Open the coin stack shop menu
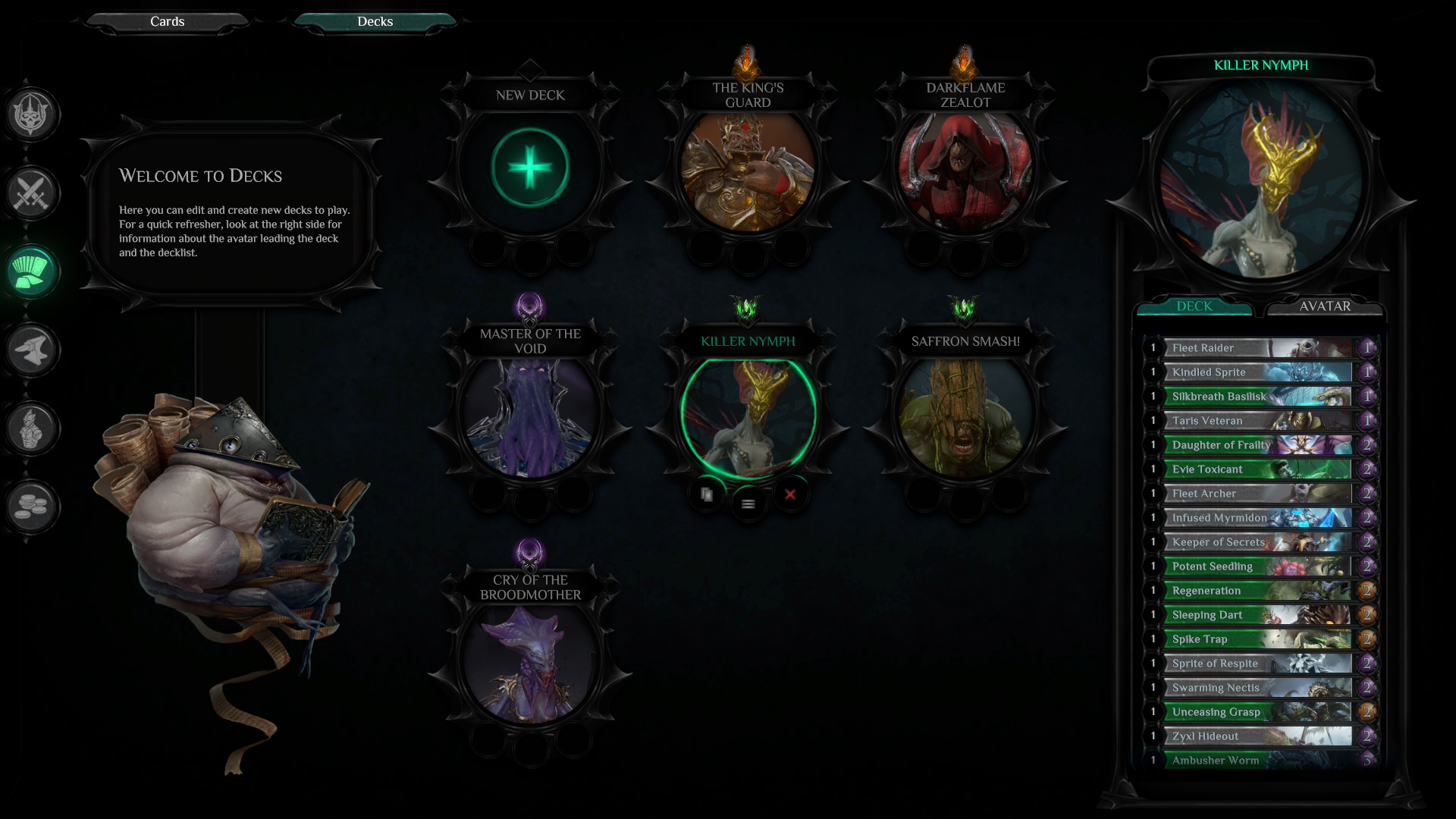1456x819 pixels. 31,507
